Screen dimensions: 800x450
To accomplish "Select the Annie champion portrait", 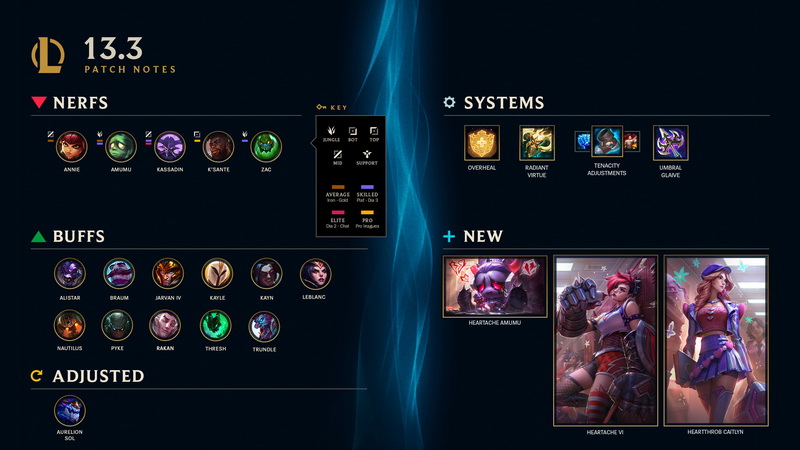I will click(71, 146).
